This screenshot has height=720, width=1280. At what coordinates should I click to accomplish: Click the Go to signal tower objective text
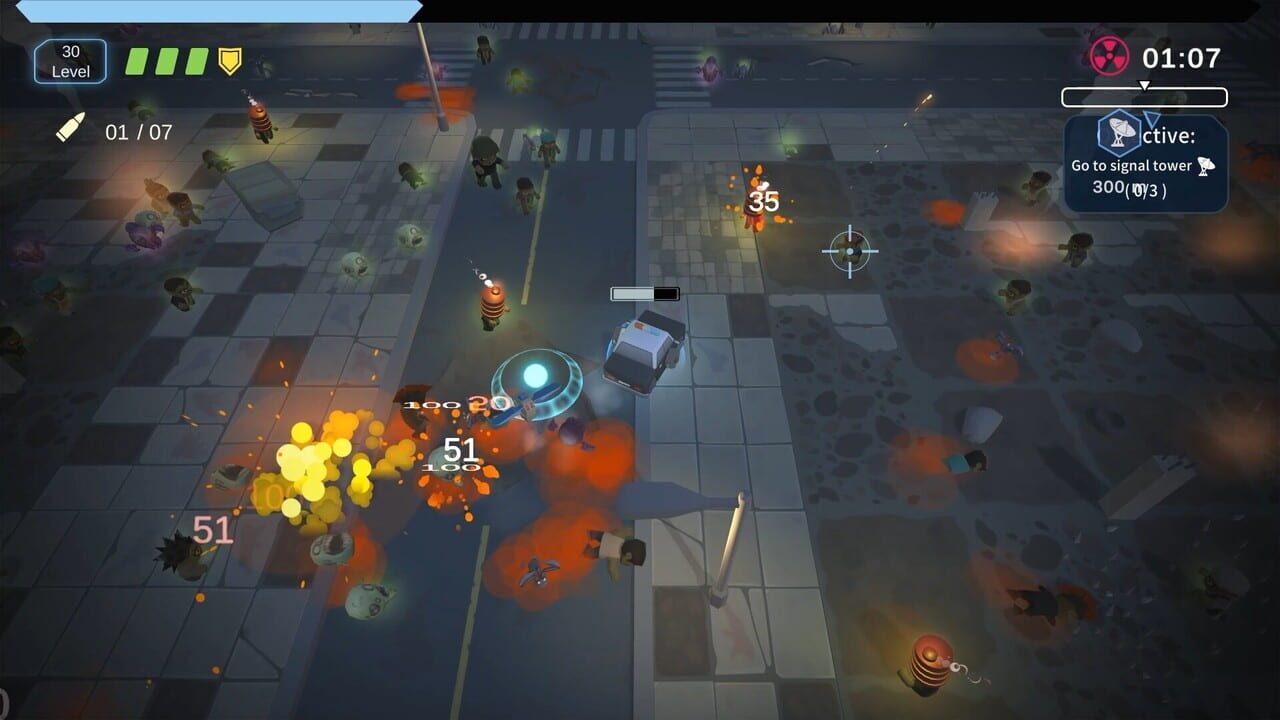1134,164
